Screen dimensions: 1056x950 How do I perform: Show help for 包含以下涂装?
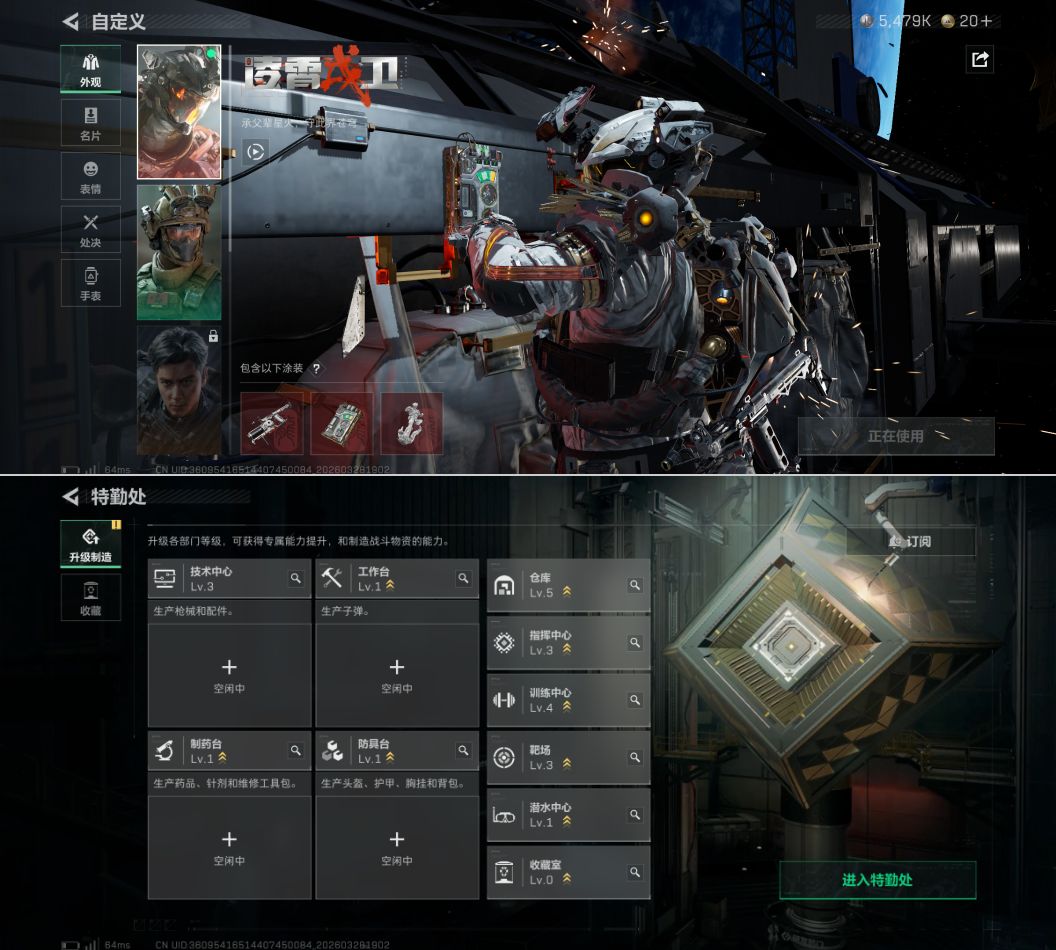click(317, 368)
